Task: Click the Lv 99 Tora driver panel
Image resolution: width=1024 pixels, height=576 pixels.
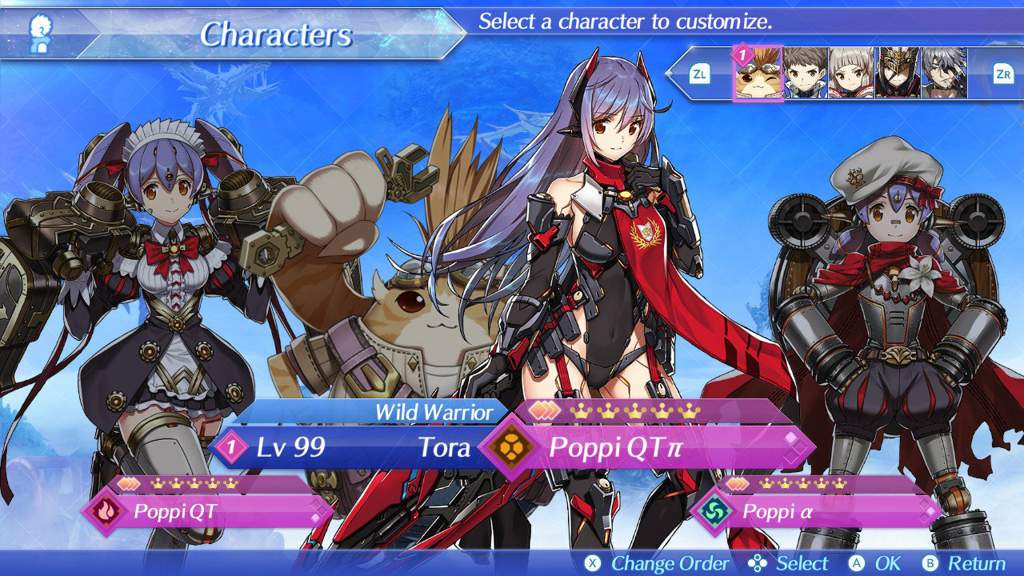Action: click(350, 447)
